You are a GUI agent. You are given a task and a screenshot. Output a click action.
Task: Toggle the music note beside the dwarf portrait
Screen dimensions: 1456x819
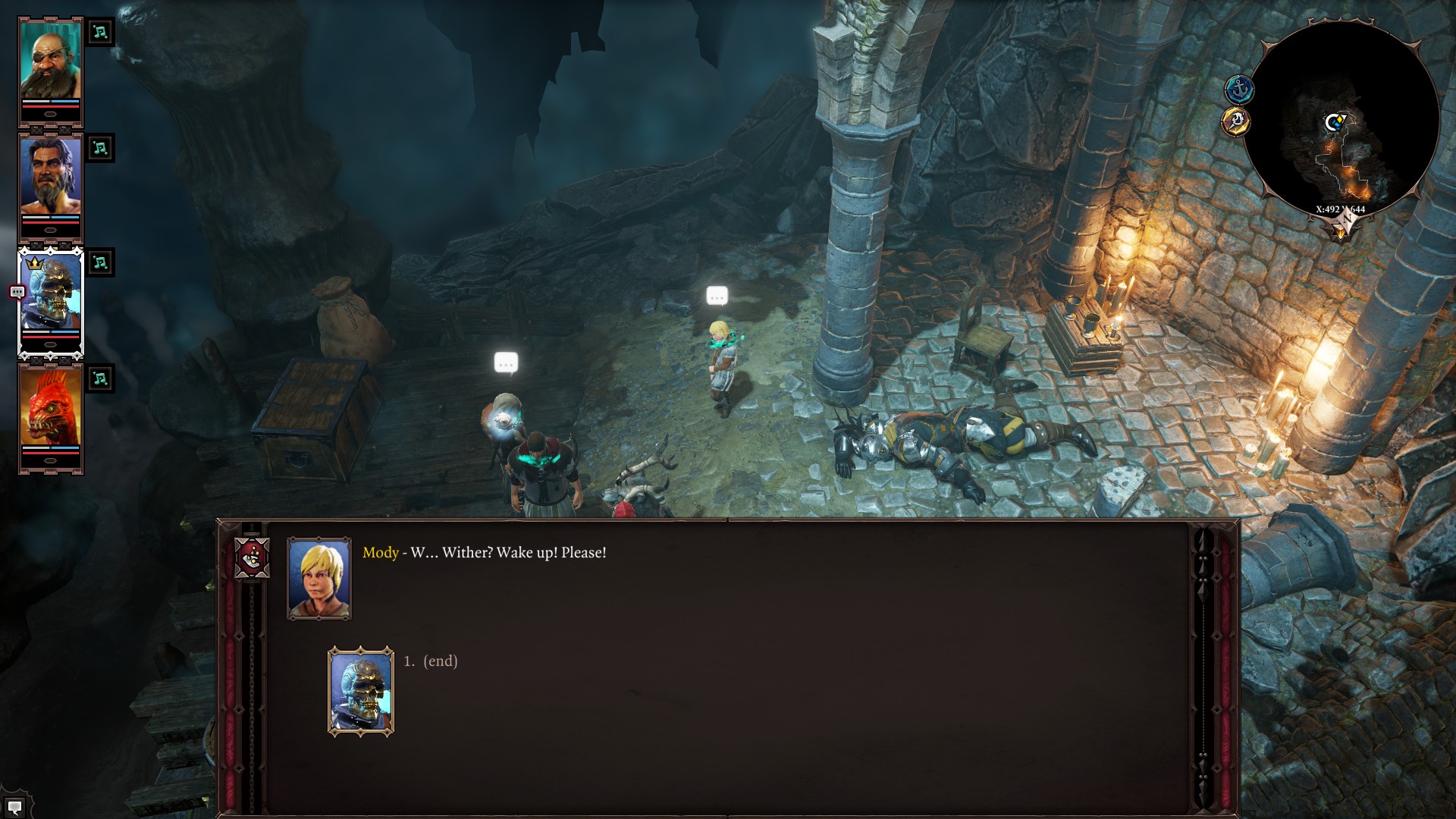[x=99, y=33]
